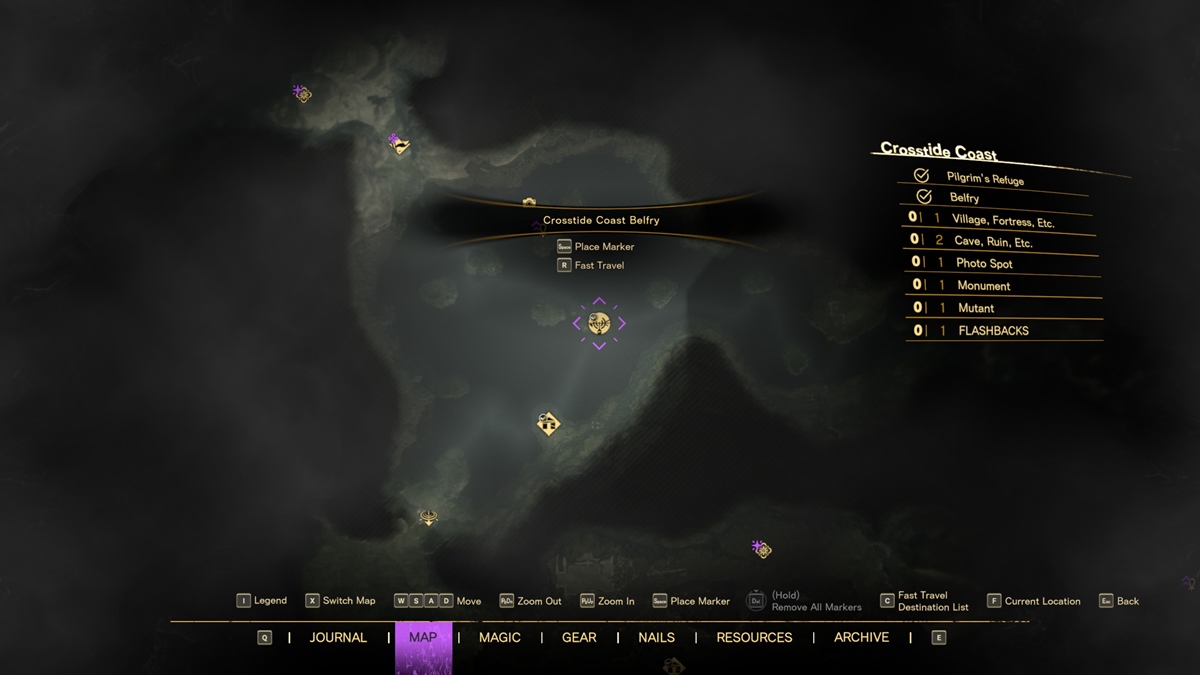Switch to the ARCHIVE tab
The height and width of the screenshot is (675, 1200).
pos(861,638)
